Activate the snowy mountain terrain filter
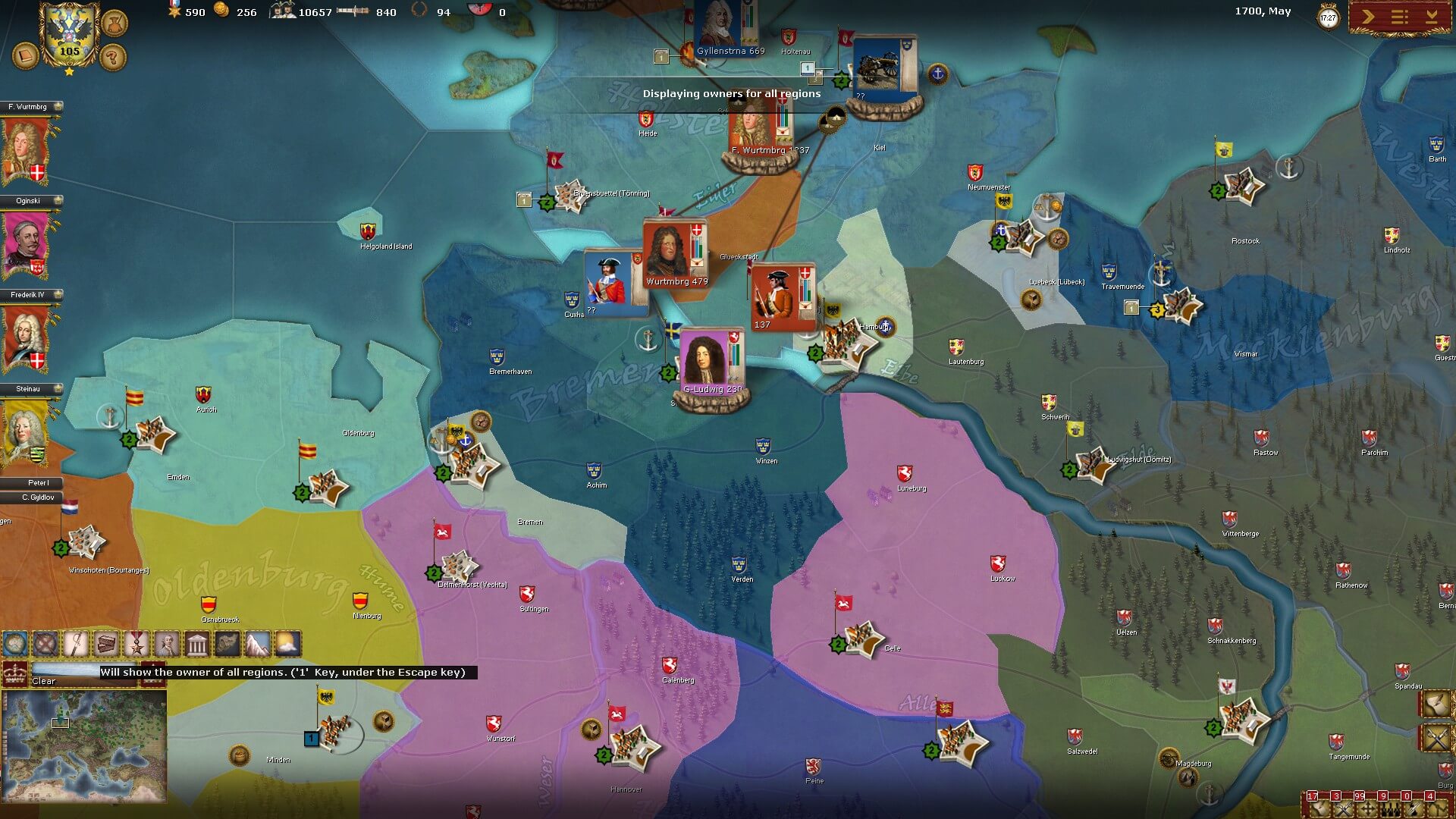1456x819 pixels. pos(257,645)
